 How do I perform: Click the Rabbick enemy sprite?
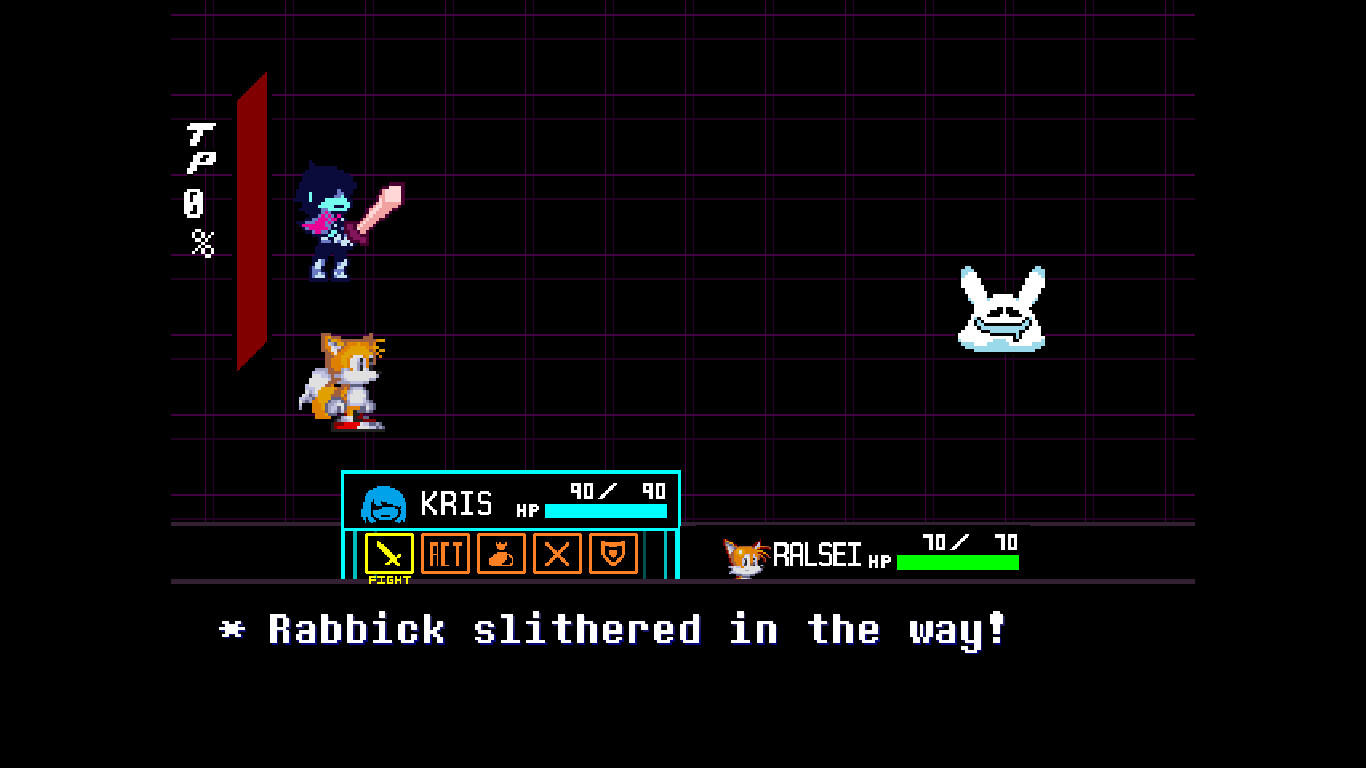pyautogui.click(x=1000, y=305)
